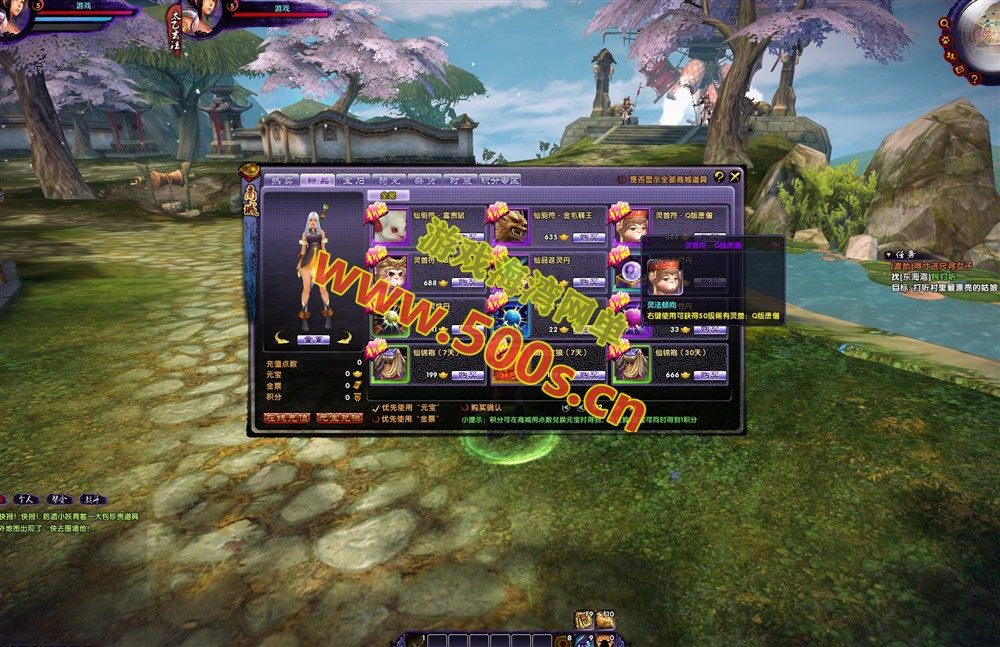Use the F9 scroll skill icon
1000x647 pixels.
coord(586,621)
